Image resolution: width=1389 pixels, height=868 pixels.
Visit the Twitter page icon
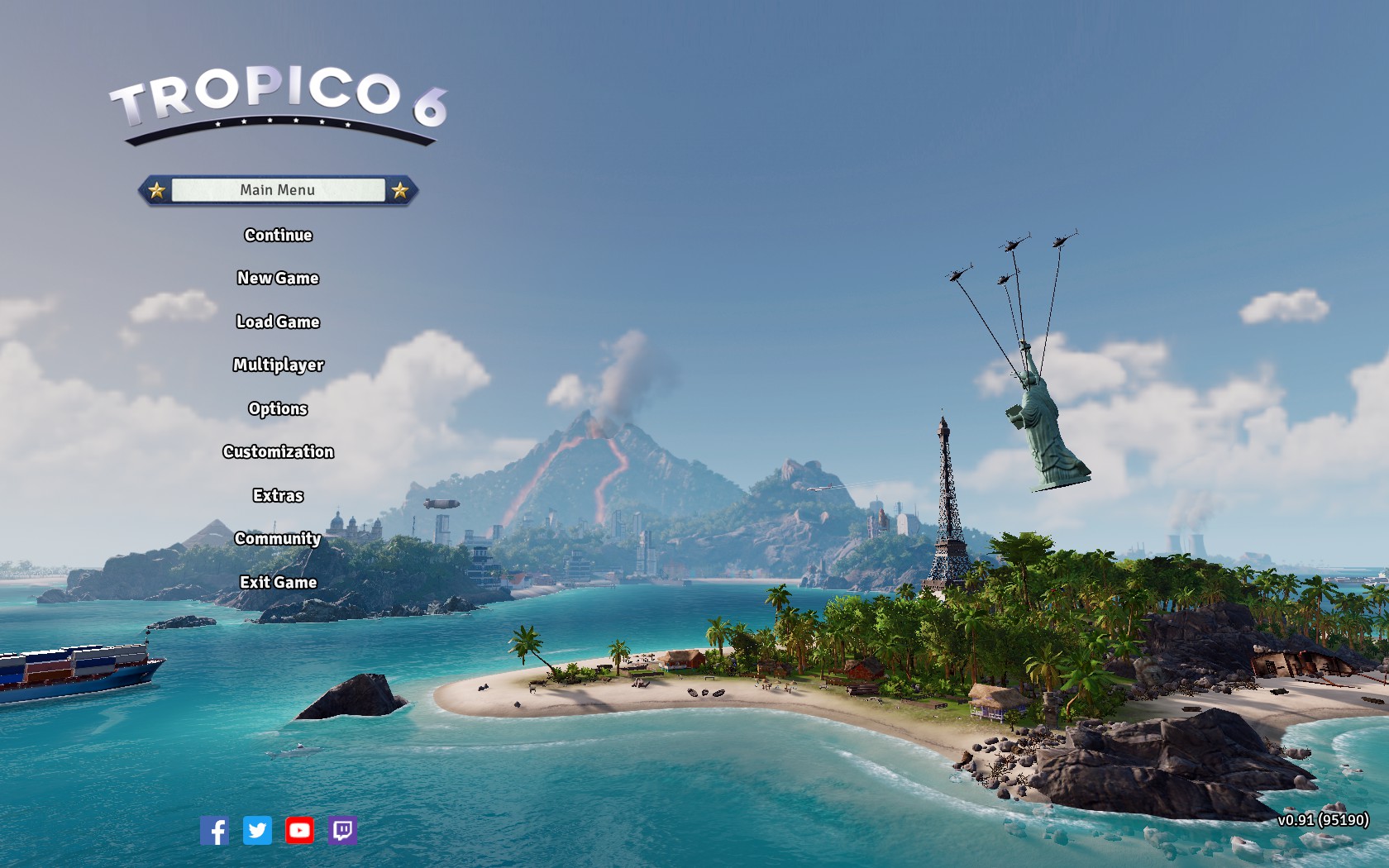257,830
